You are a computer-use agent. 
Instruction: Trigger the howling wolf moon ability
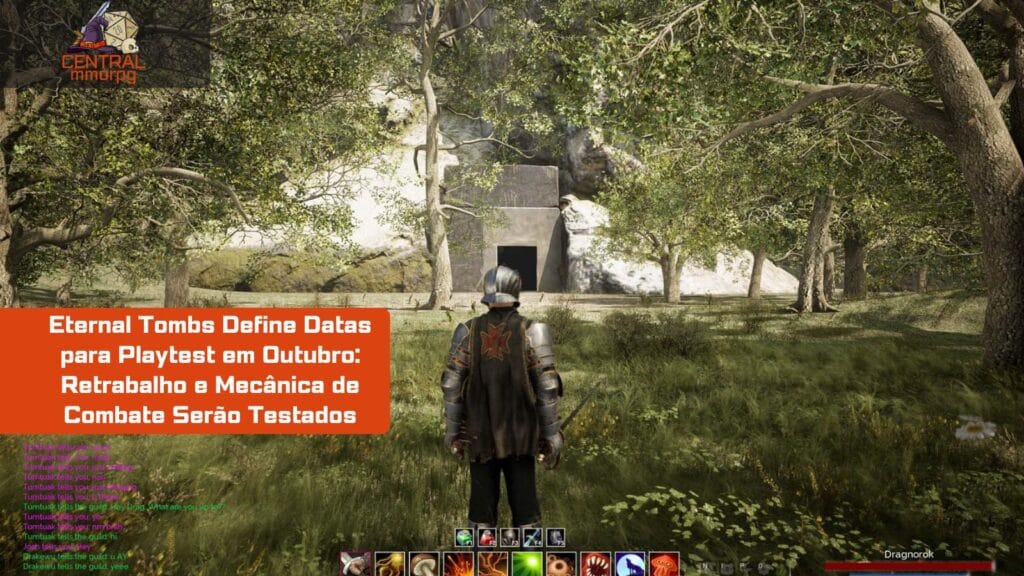tap(629, 565)
